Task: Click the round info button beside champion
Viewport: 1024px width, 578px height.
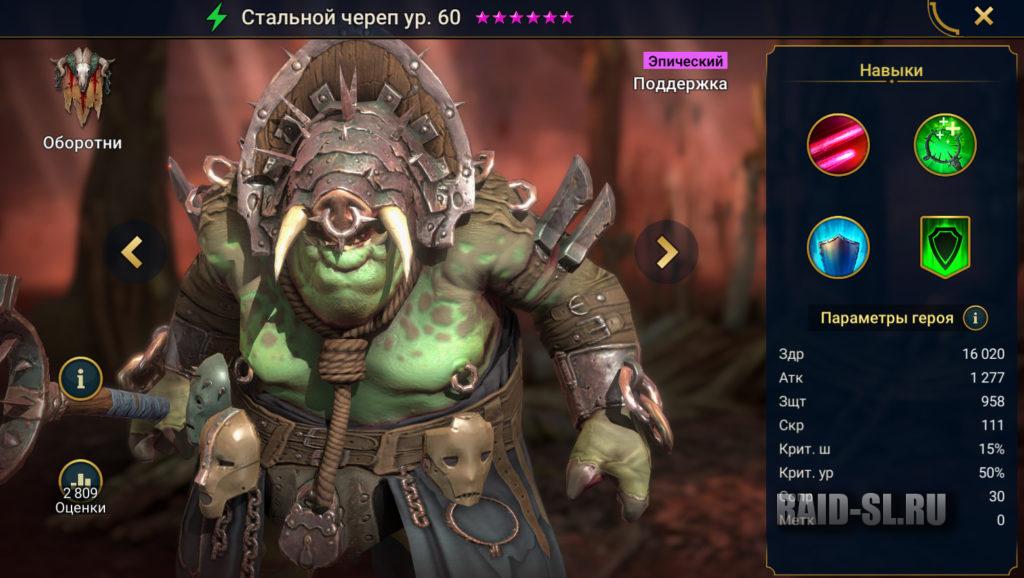Action: 80,378
